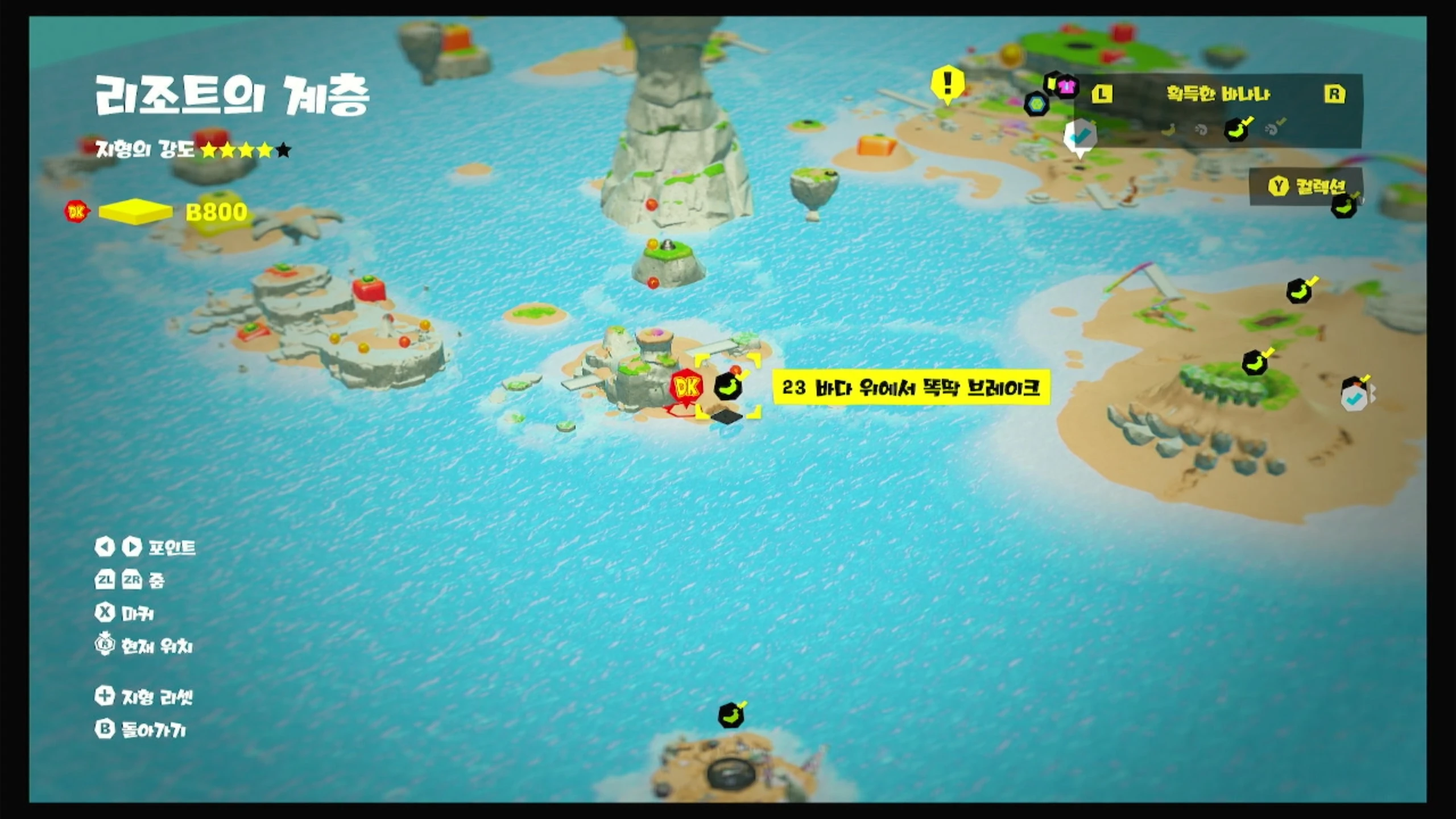Click the banana marker overlapping the 컬렉션 label

[x=1345, y=206]
